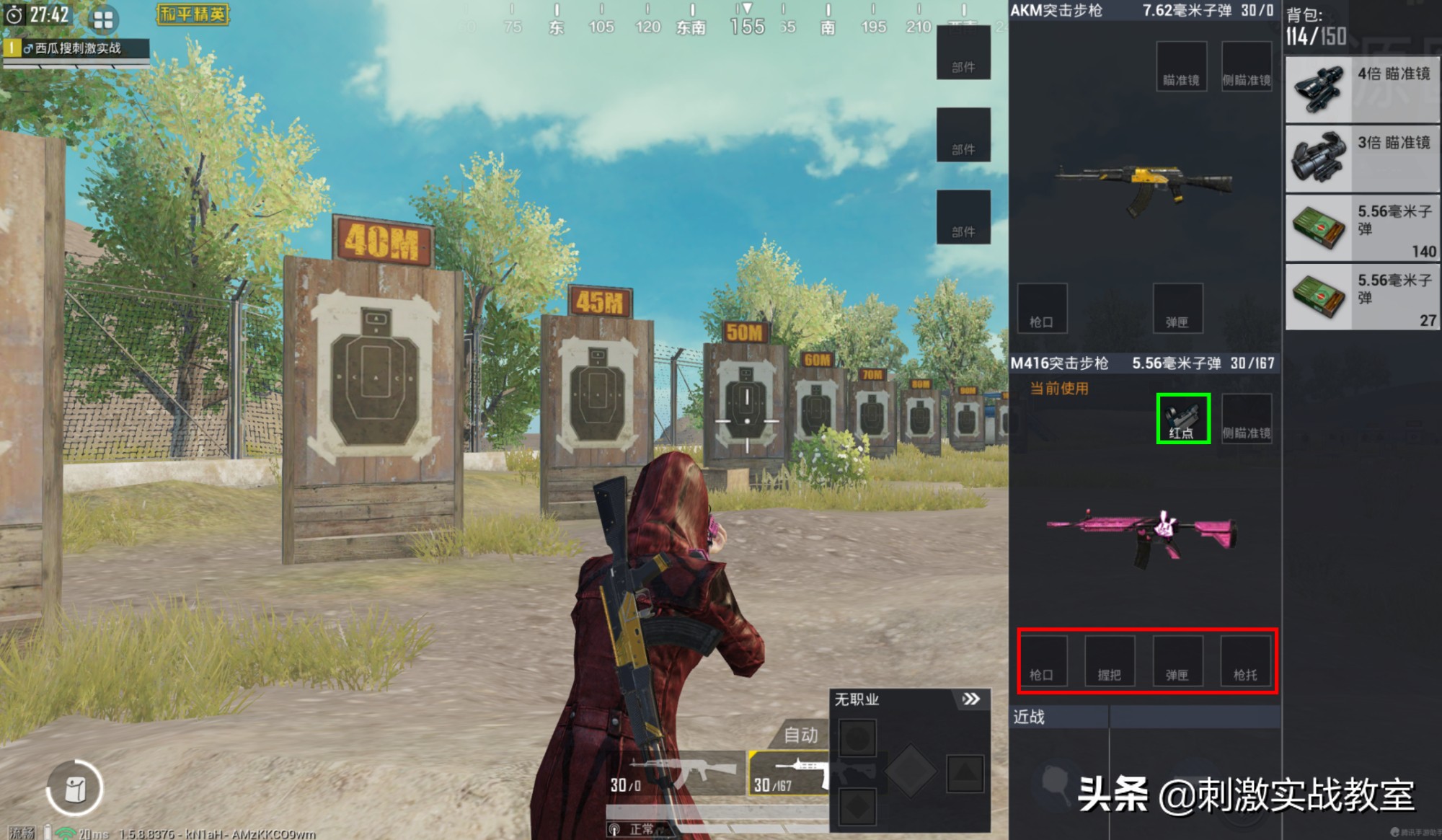Screen dimensions: 1442x840
Task: Expand the 无职业 panel with the double arrow
Action: (973, 698)
